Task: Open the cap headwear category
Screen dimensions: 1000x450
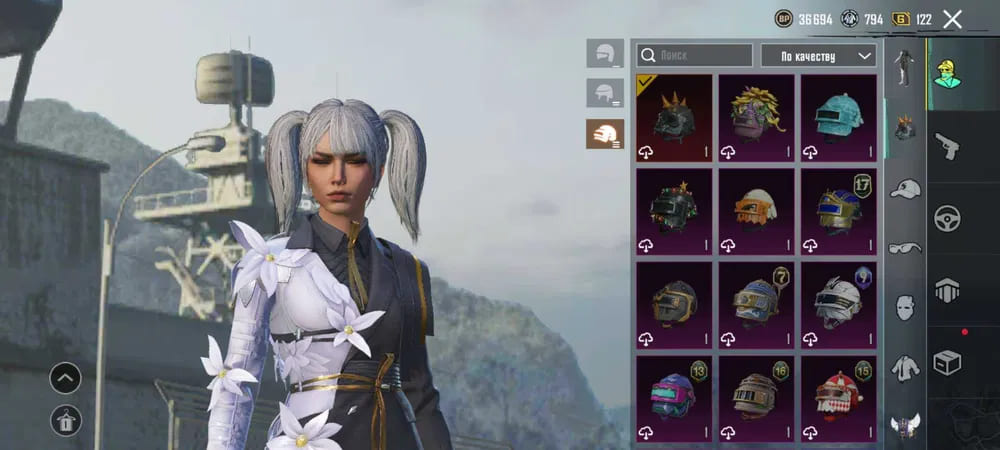Action: click(x=905, y=188)
